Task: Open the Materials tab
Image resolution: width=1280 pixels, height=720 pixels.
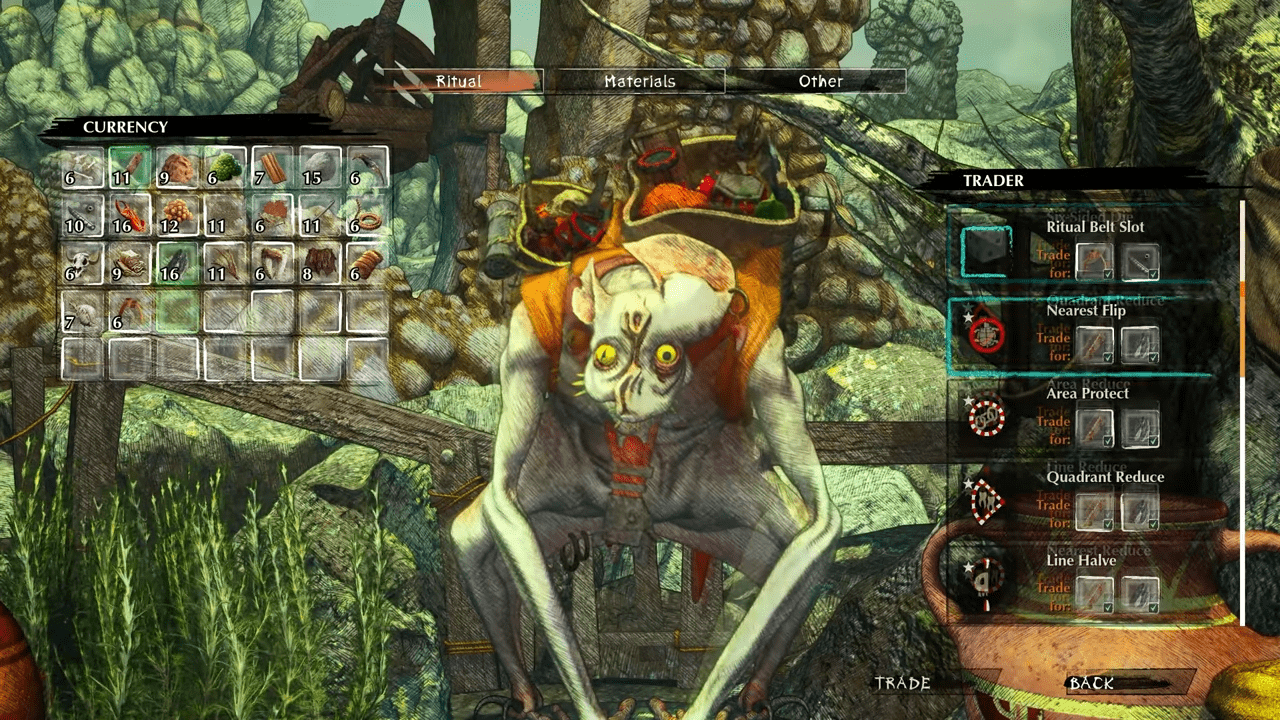Action: pos(640,82)
